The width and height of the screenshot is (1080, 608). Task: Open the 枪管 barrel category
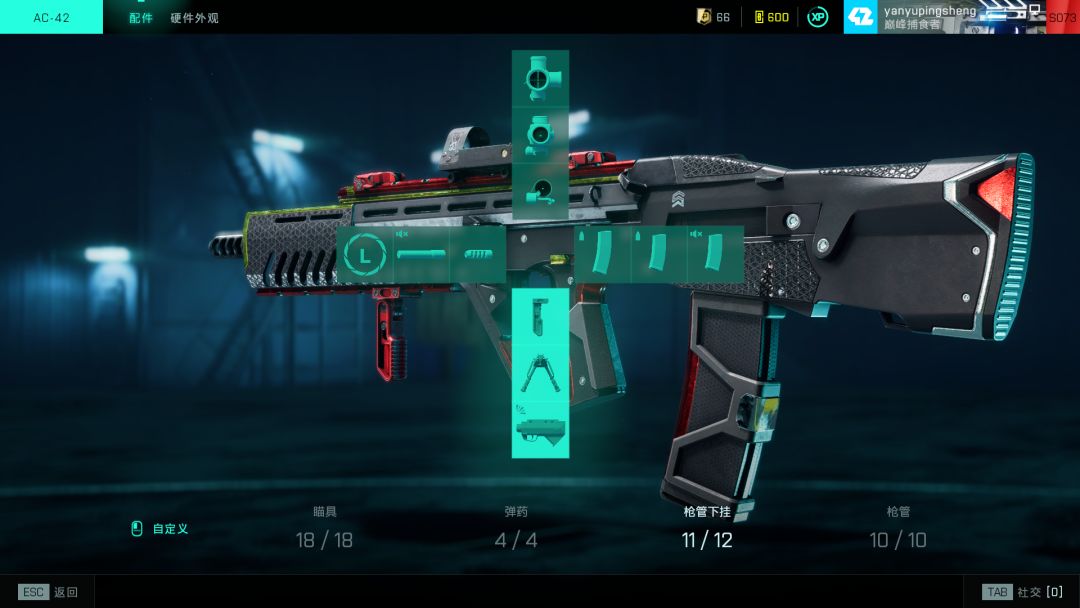(x=898, y=528)
